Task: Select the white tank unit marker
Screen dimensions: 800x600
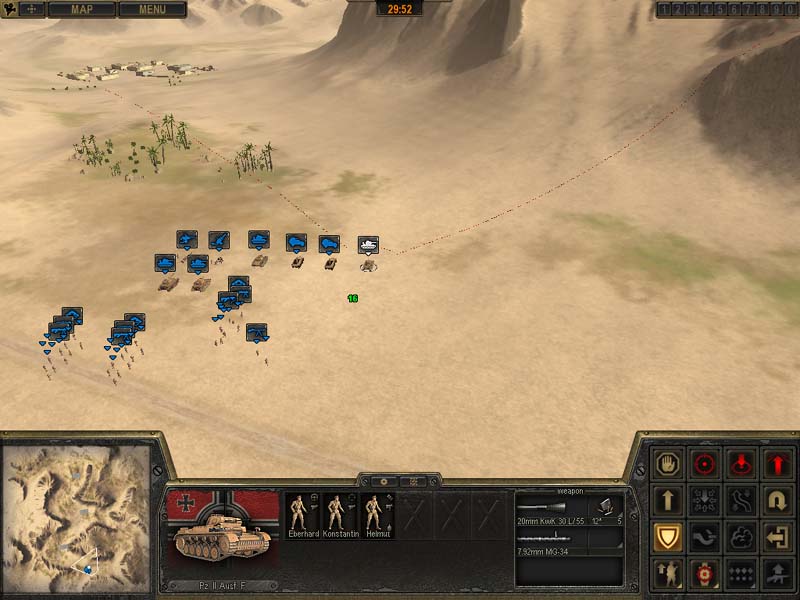Action: (368, 244)
